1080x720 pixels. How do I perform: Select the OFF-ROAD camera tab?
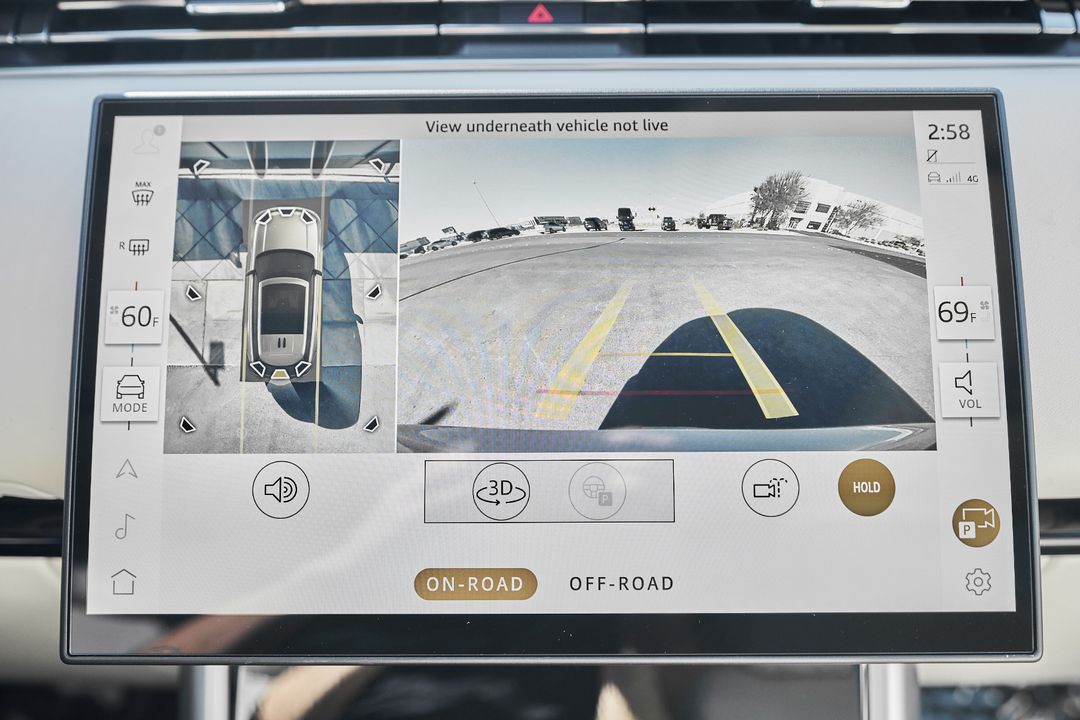621,584
